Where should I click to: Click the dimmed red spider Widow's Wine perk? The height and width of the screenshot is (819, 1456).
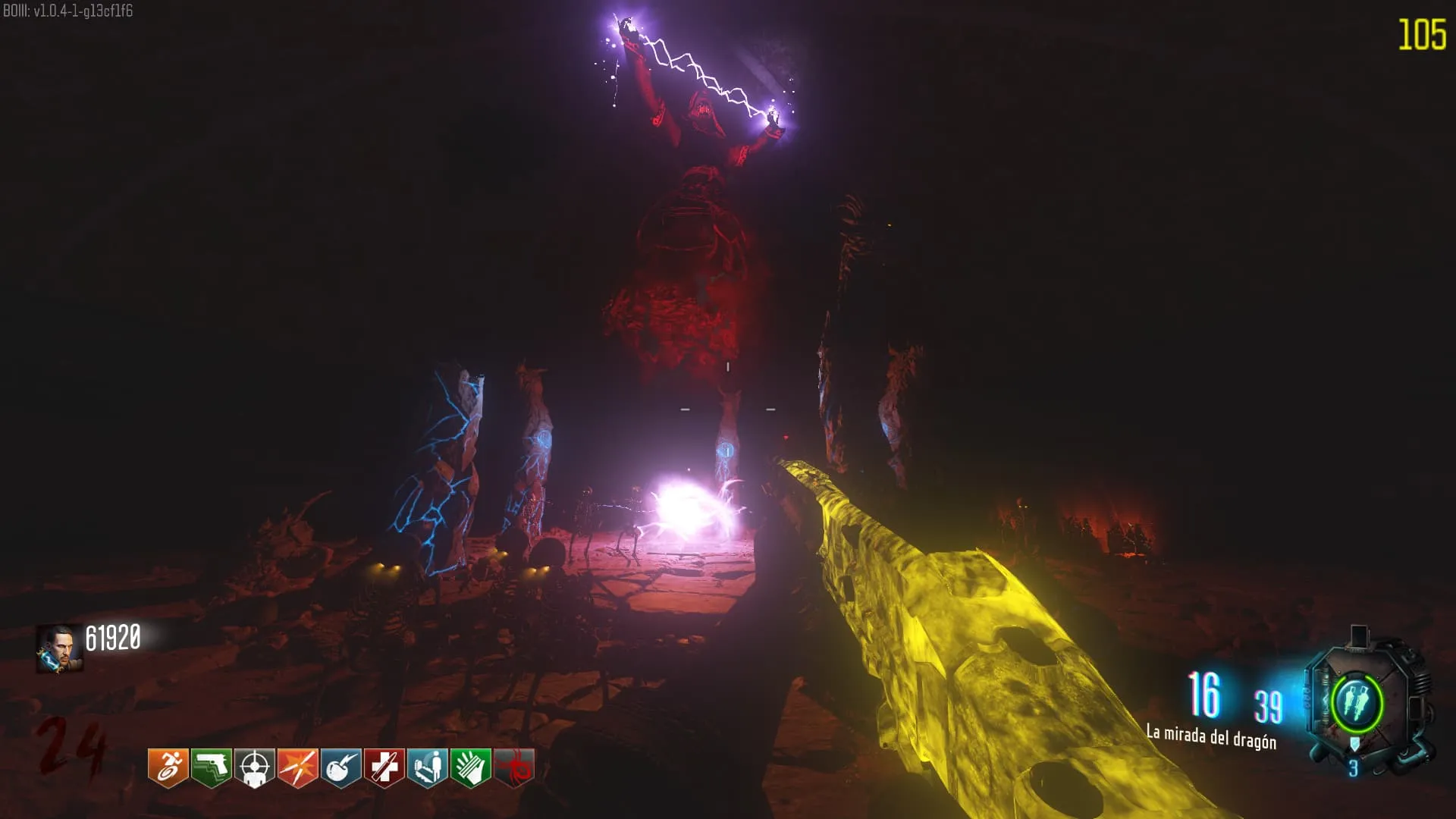(514, 767)
